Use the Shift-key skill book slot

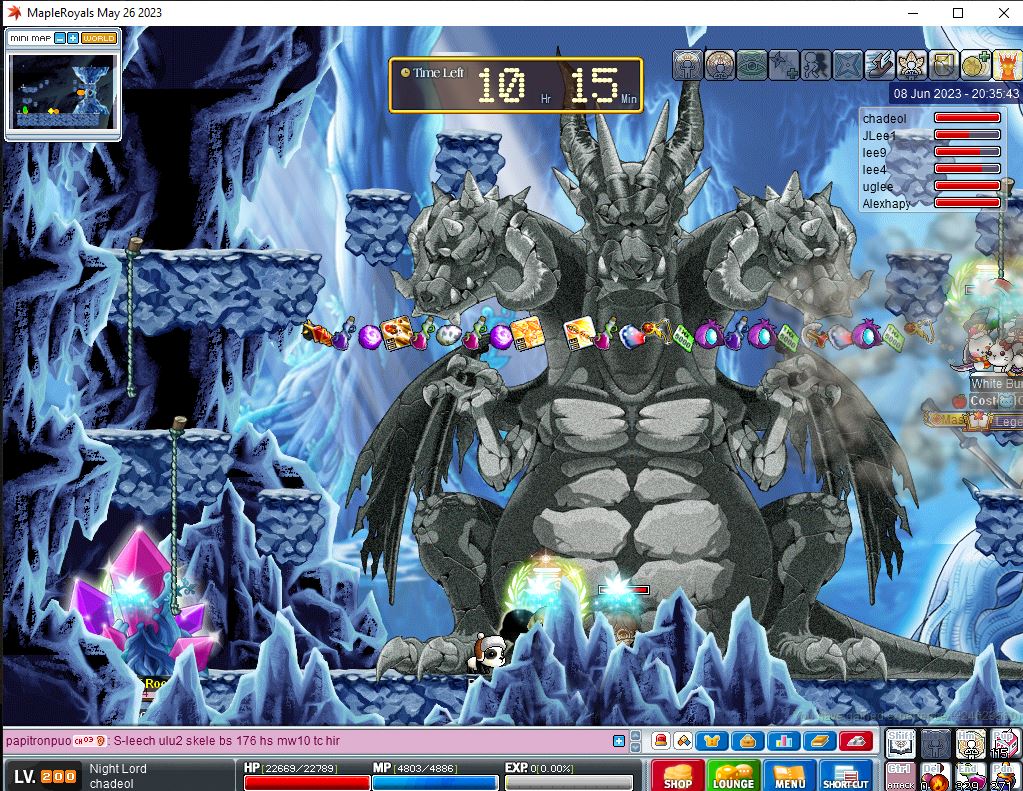901,743
